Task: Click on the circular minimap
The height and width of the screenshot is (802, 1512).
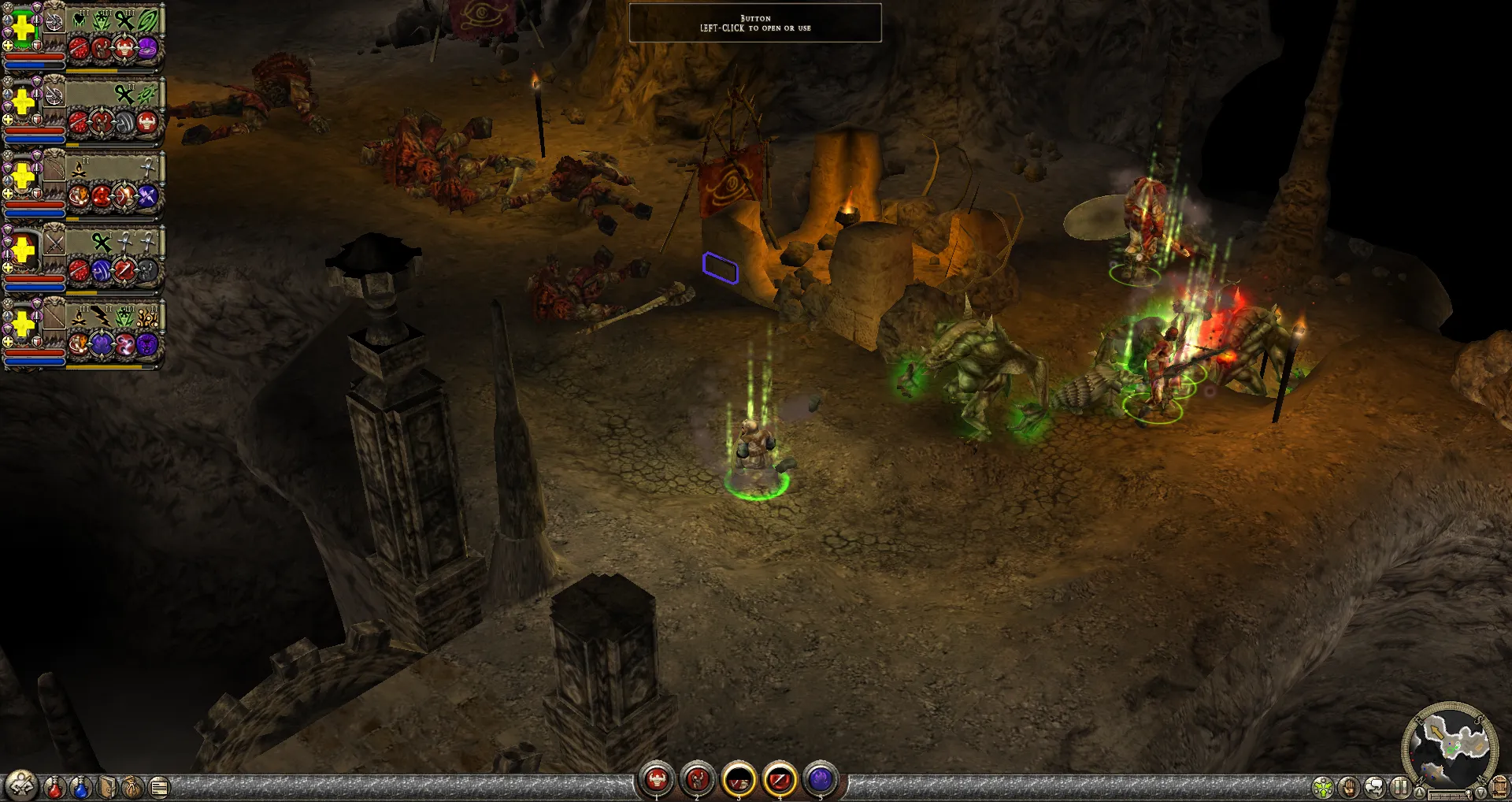Action: pyautogui.click(x=1450, y=744)
